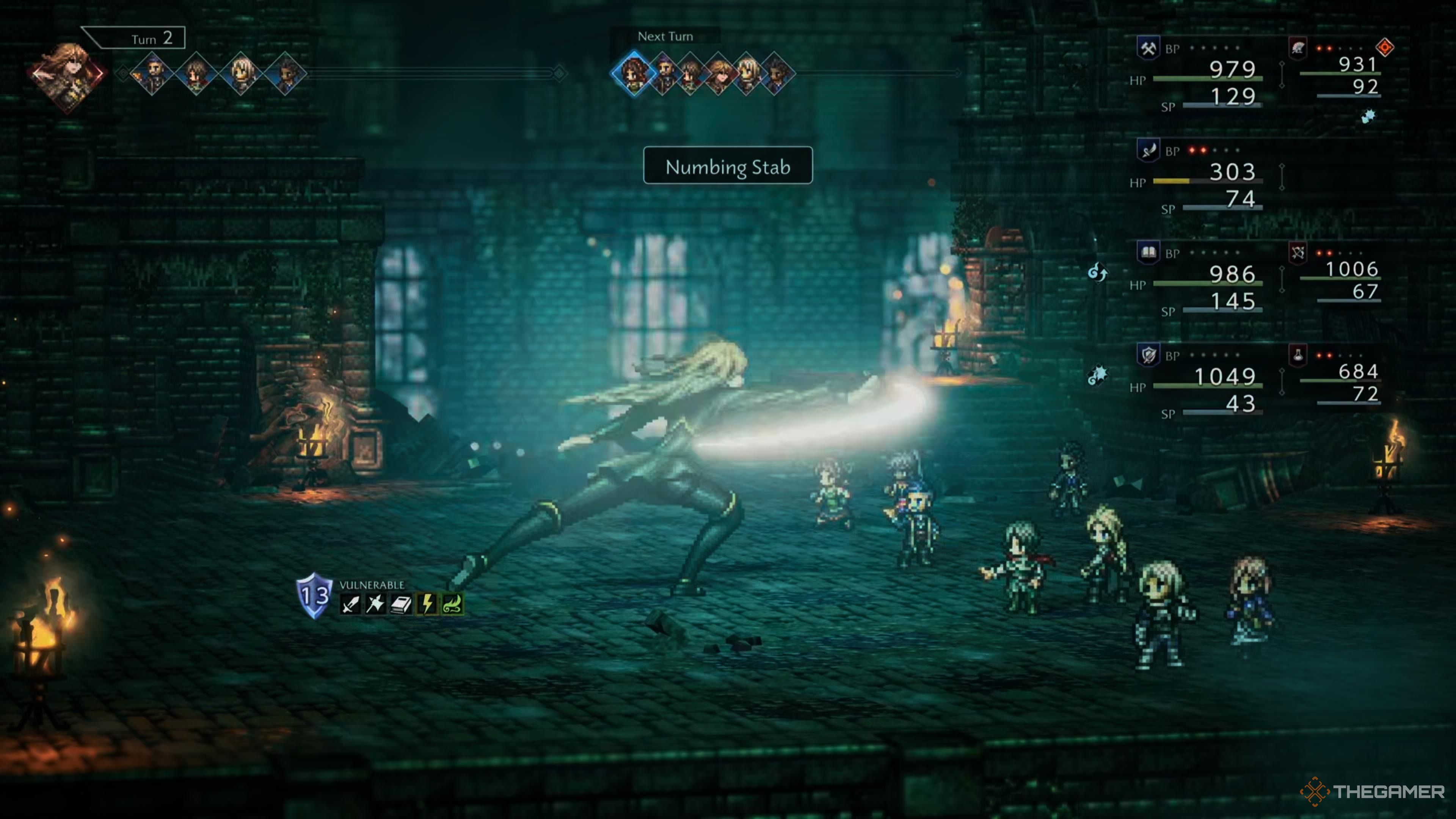Select the sword weakness icon

pos(350,604)
